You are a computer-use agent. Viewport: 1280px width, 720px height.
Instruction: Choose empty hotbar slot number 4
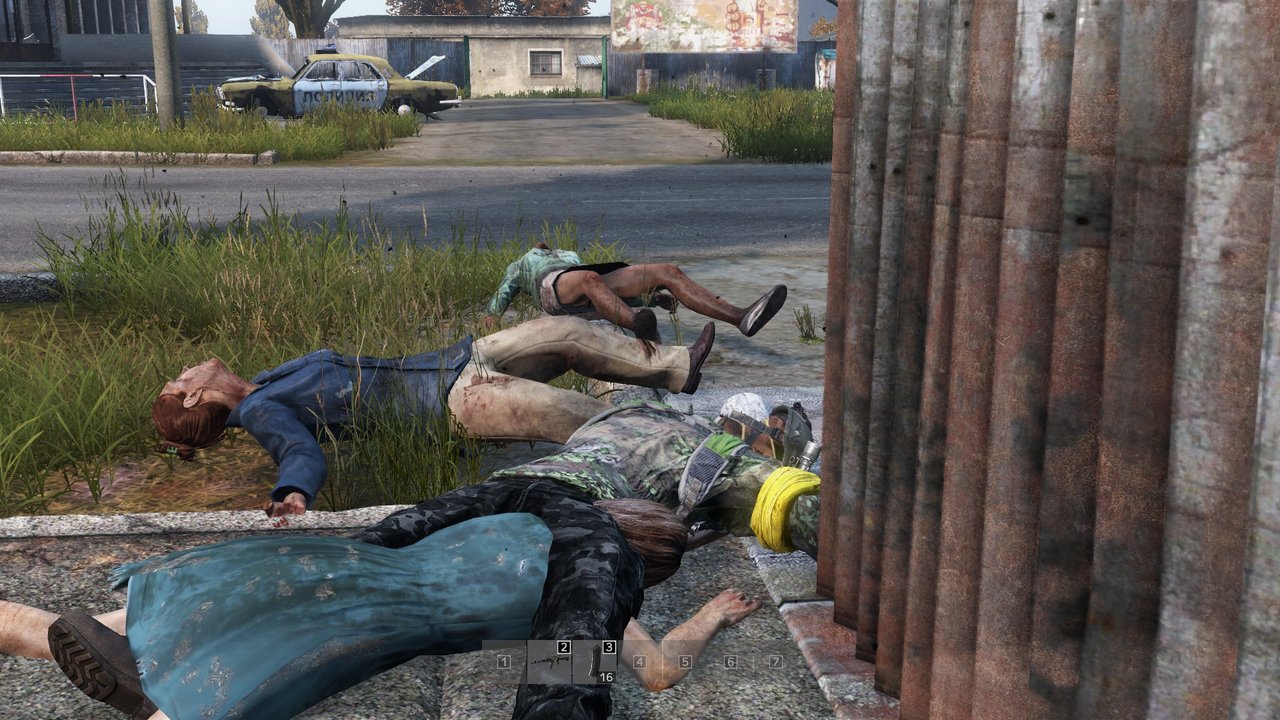(640, 662)
